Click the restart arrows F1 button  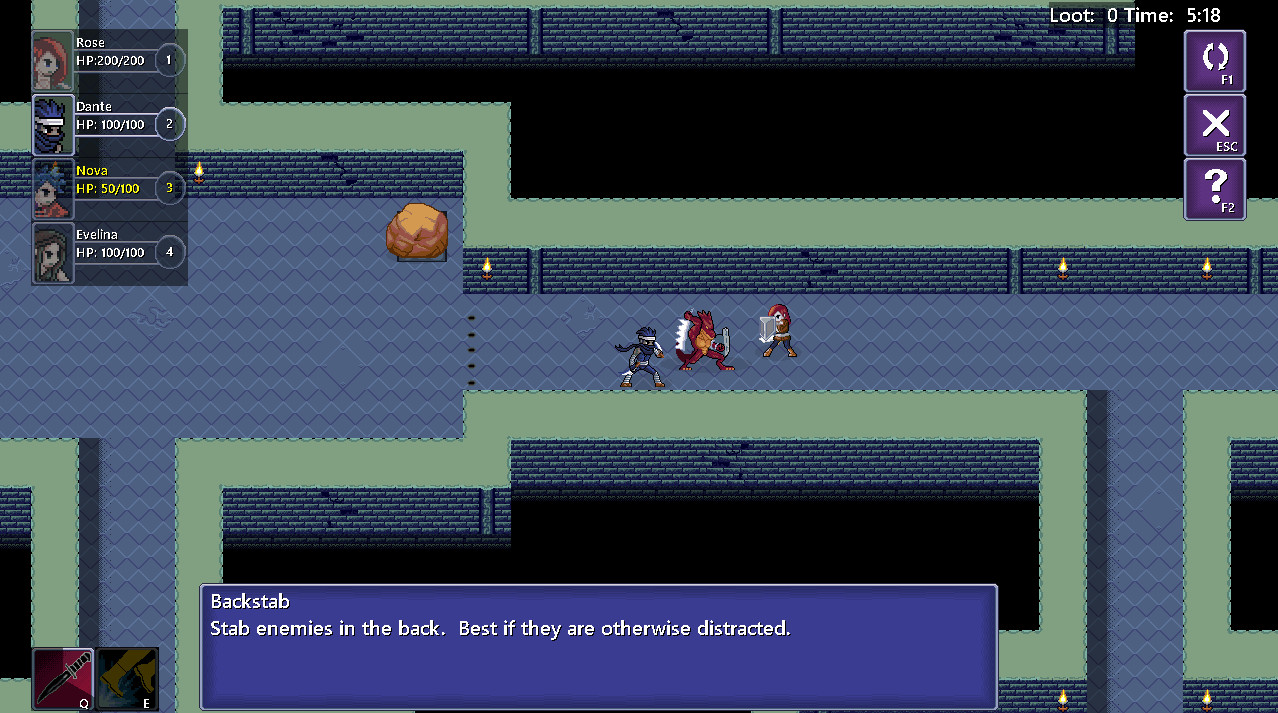pos(1214,61)
